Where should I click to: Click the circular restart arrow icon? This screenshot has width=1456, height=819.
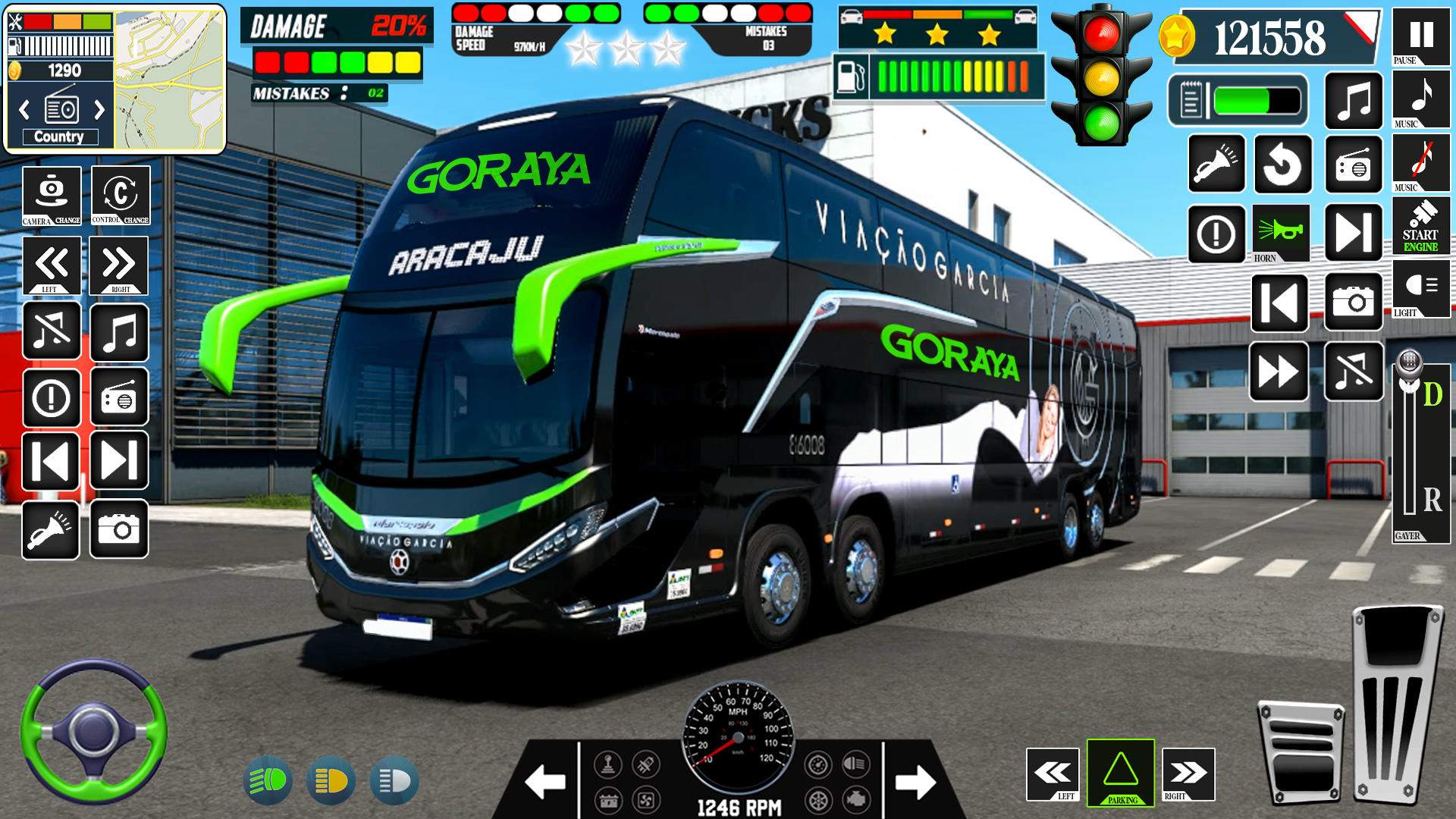1282,165
